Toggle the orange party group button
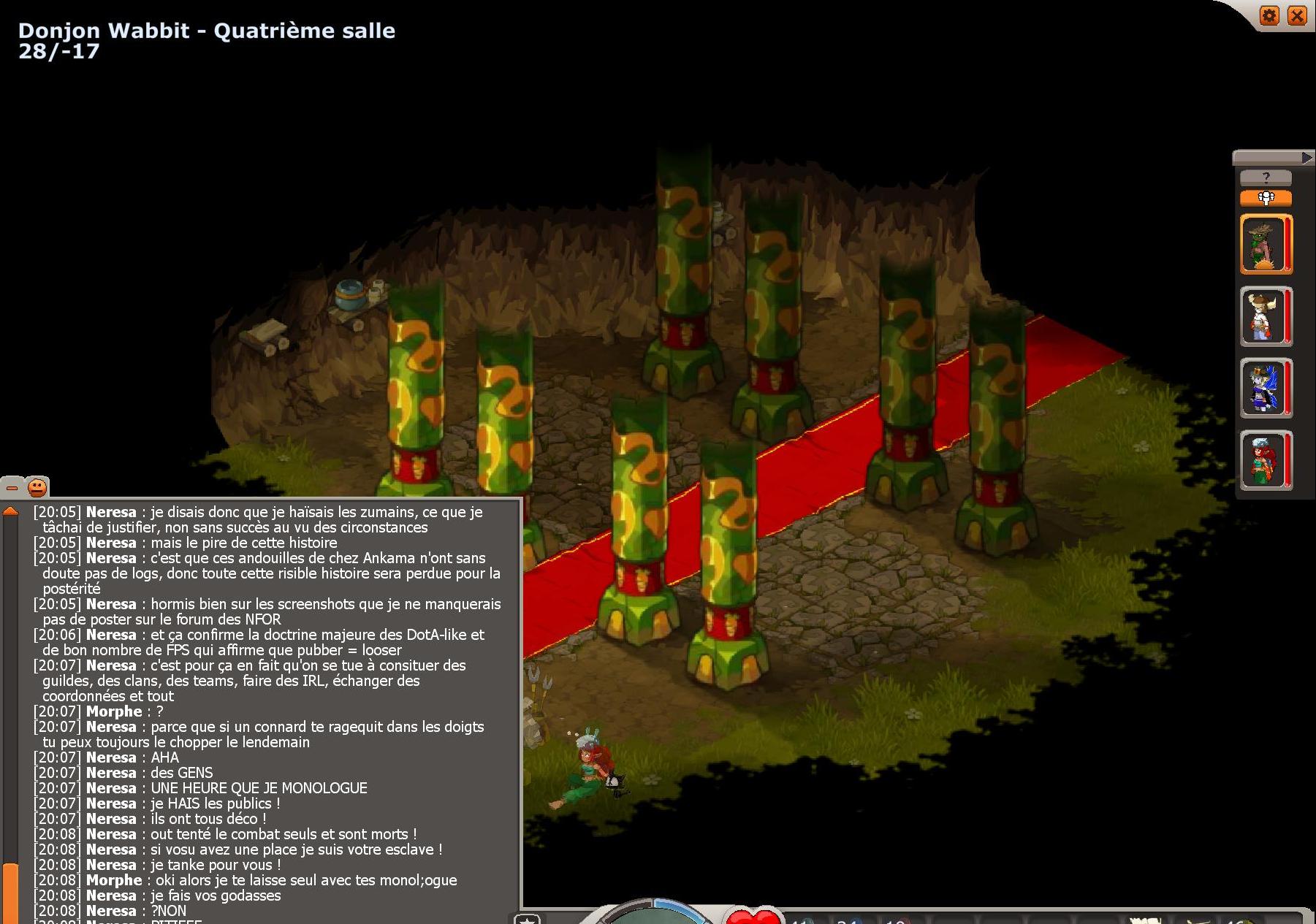The image size is (1316, 924). tap(1266, 198)
